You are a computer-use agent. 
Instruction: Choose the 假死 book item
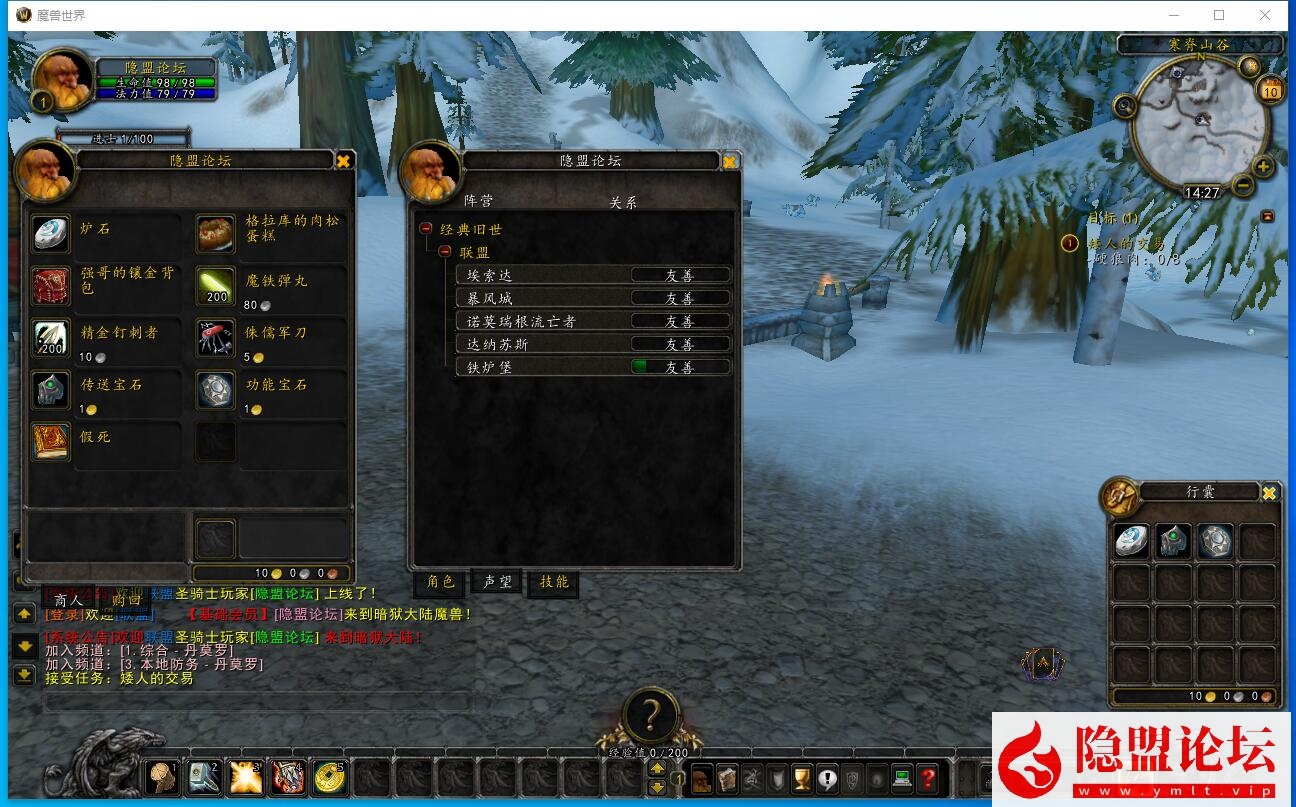click(50, 441)
